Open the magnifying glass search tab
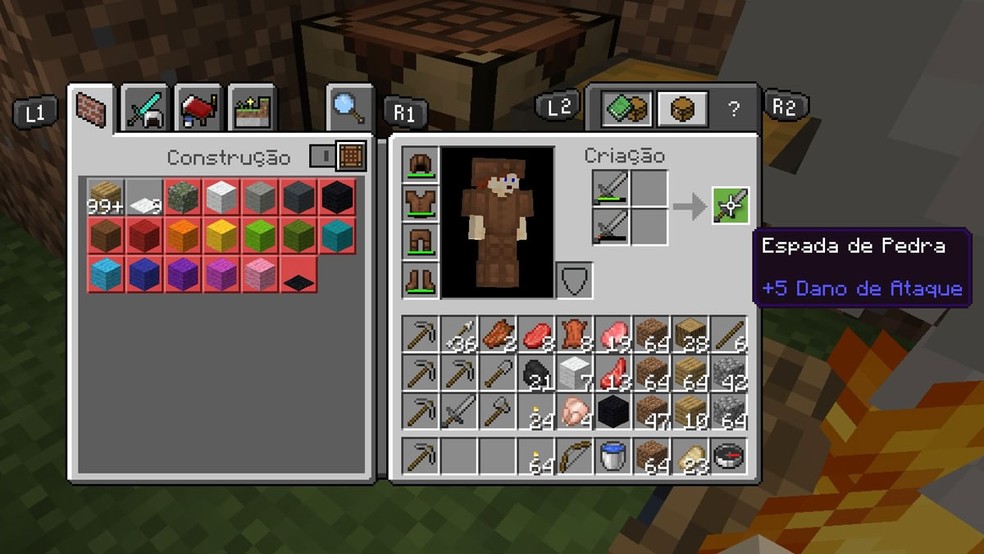The image size is (984, 554). (349, 107)
